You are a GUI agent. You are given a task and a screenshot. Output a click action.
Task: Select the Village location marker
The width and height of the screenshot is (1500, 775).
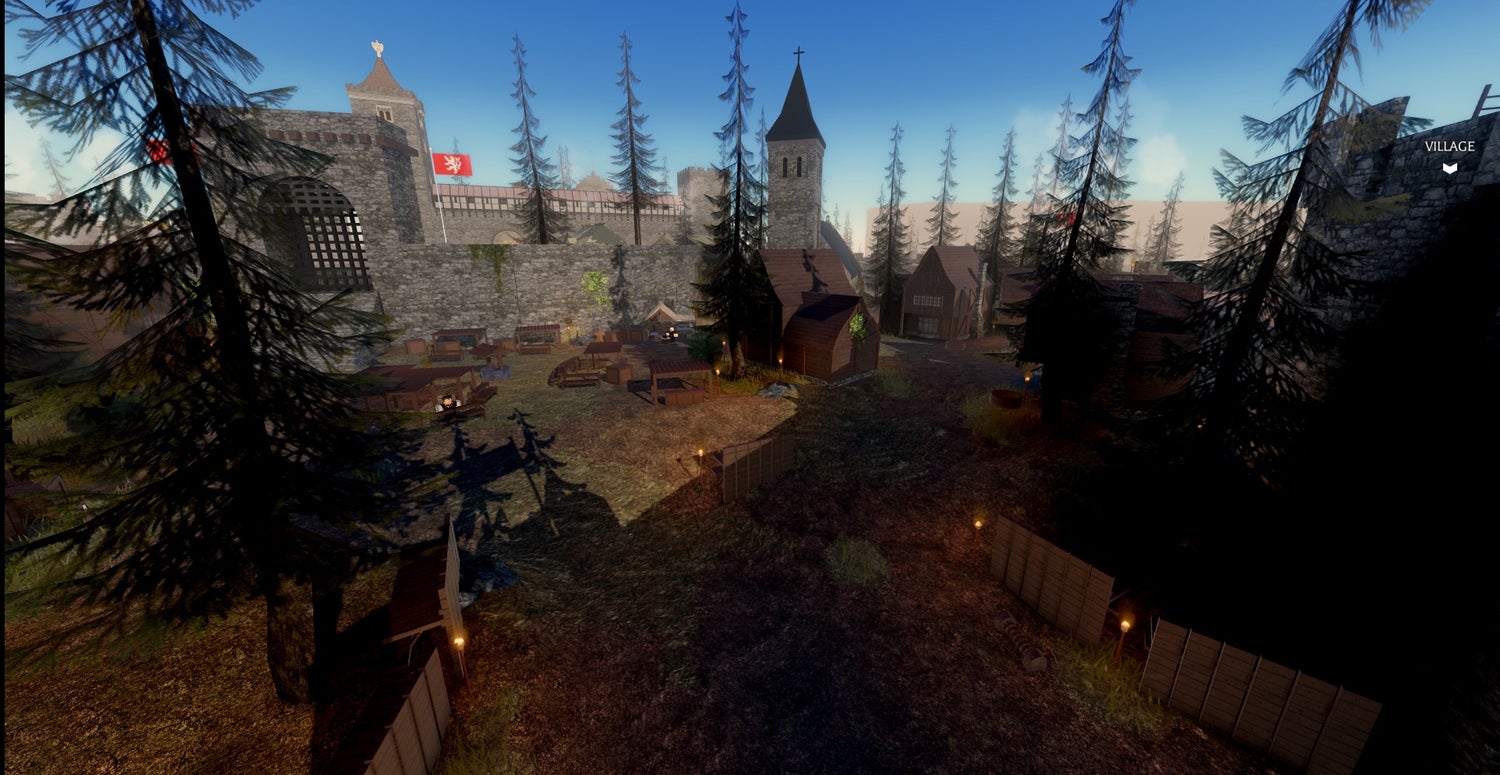[x=1449, y=167]
